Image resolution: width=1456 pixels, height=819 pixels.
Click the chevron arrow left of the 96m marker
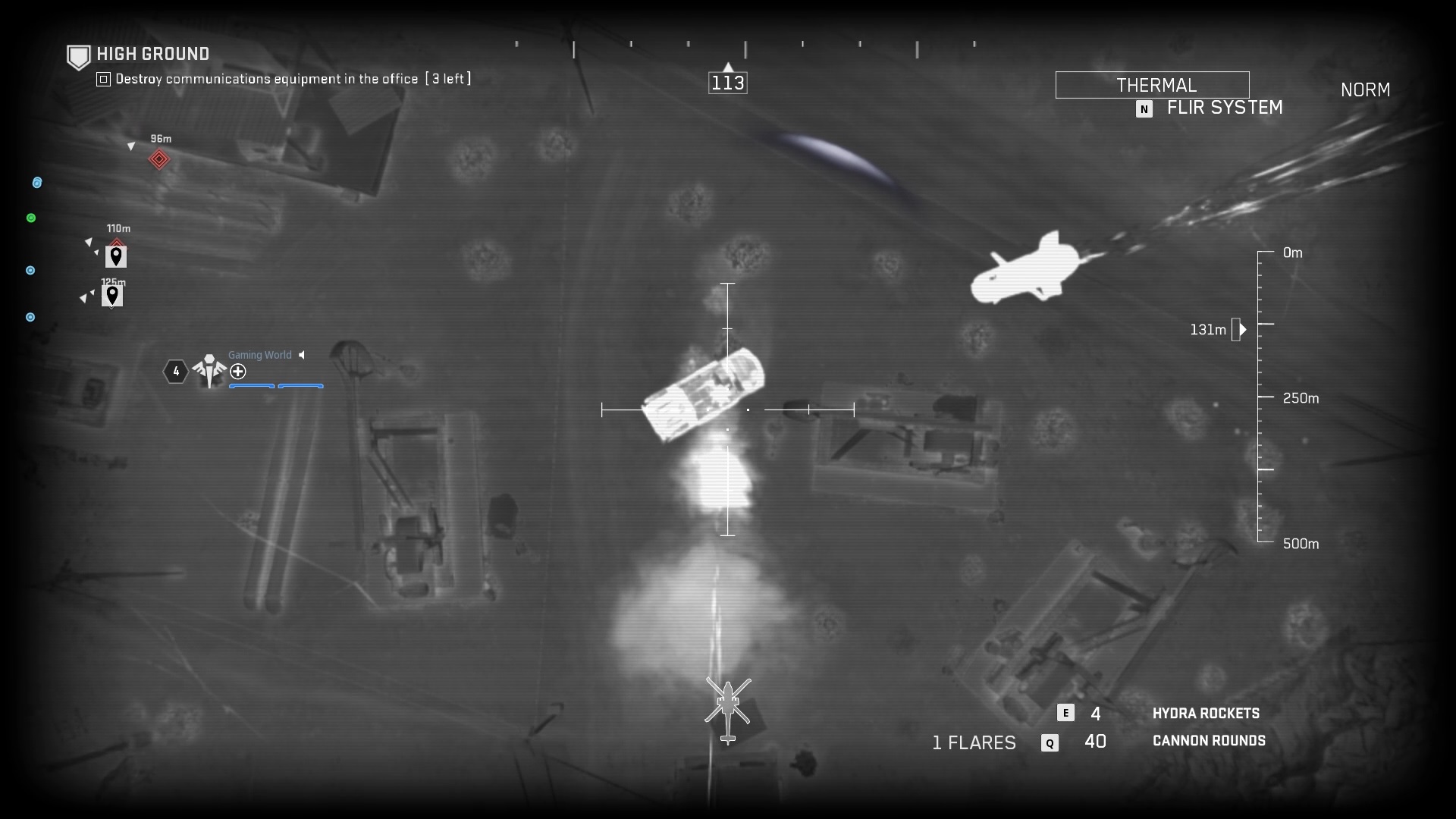(x=132, y=146)
